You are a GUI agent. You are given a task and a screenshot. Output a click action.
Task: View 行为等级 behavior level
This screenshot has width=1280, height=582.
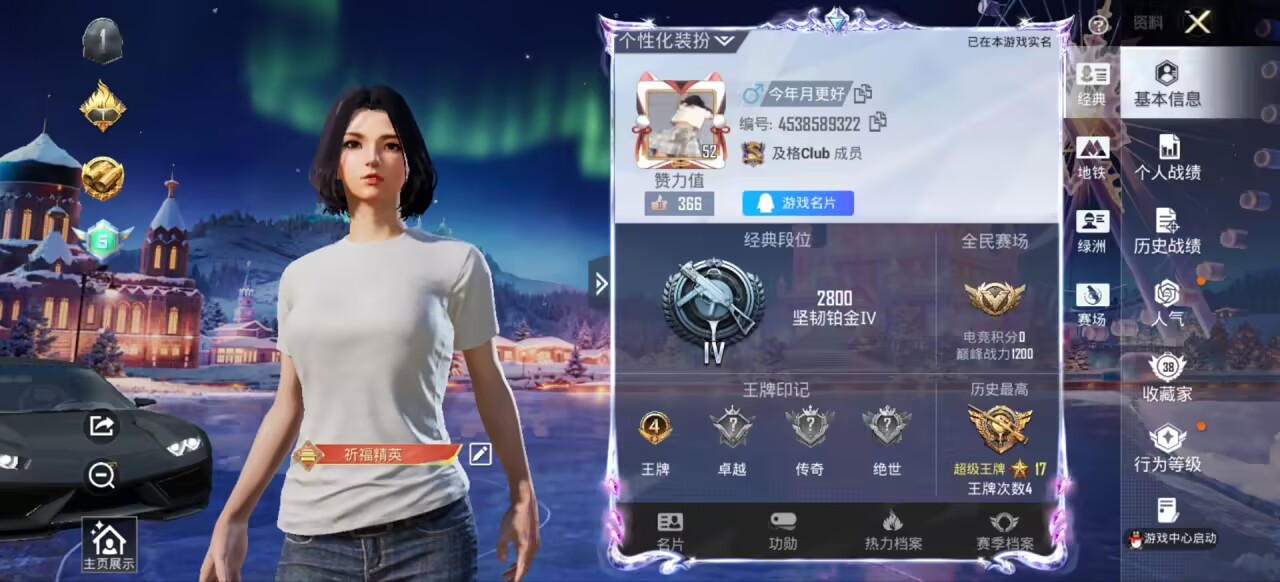(1167, 450)
